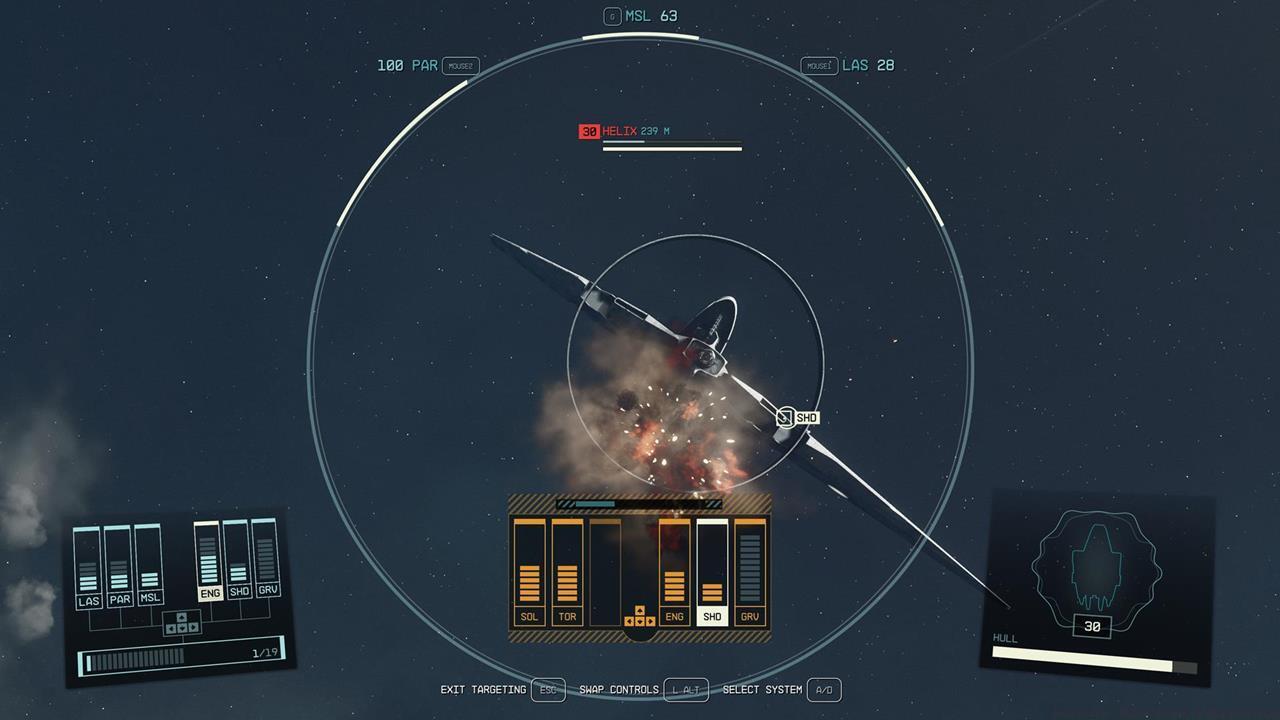Click the L ALT key icon beside Swap Controls
The image size is (1280, 720).
[688, 690]
